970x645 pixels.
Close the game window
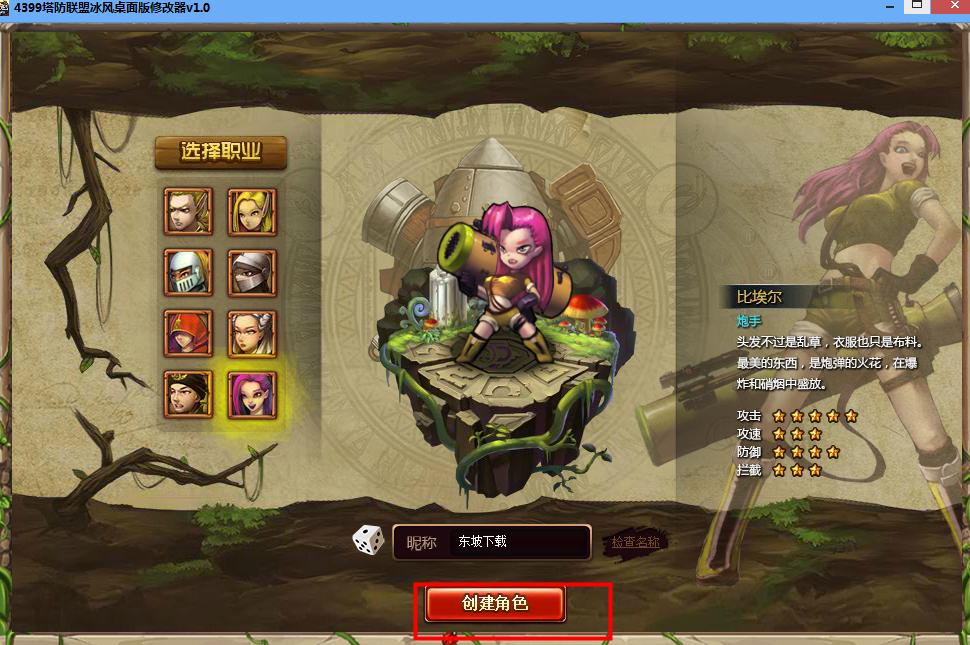[953, 6]
